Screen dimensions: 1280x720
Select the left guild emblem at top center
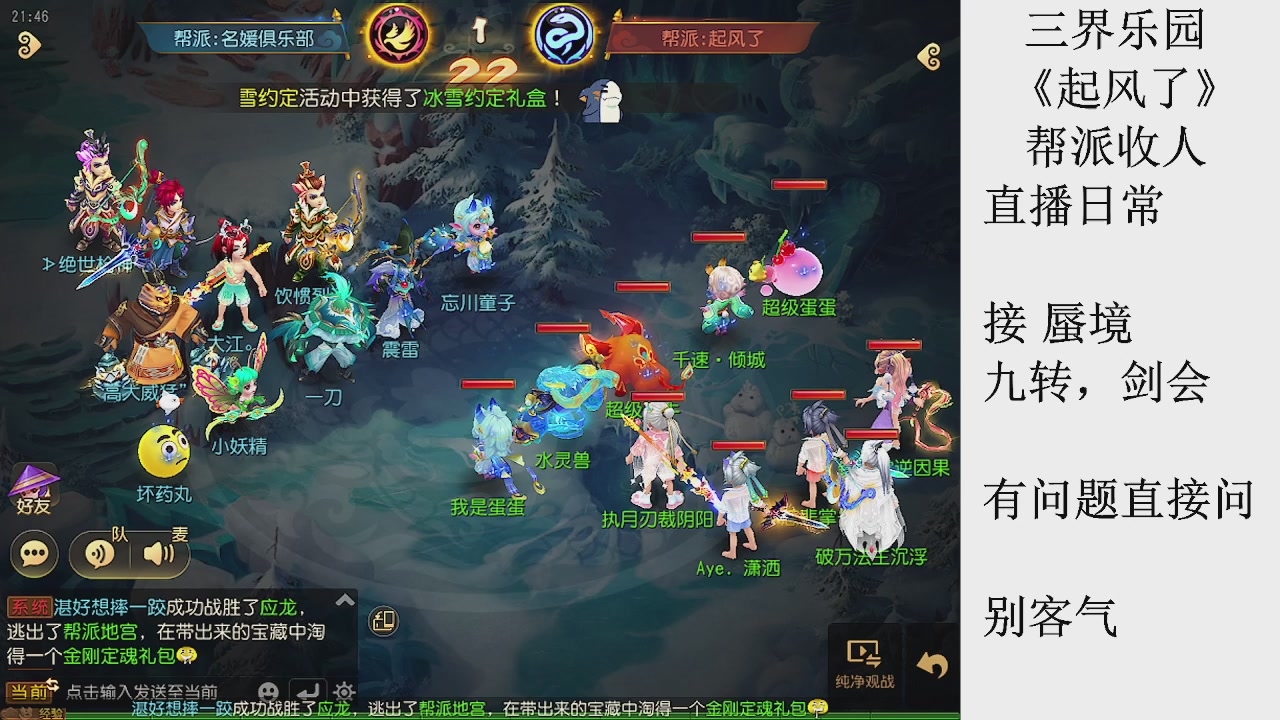(400, 35)
